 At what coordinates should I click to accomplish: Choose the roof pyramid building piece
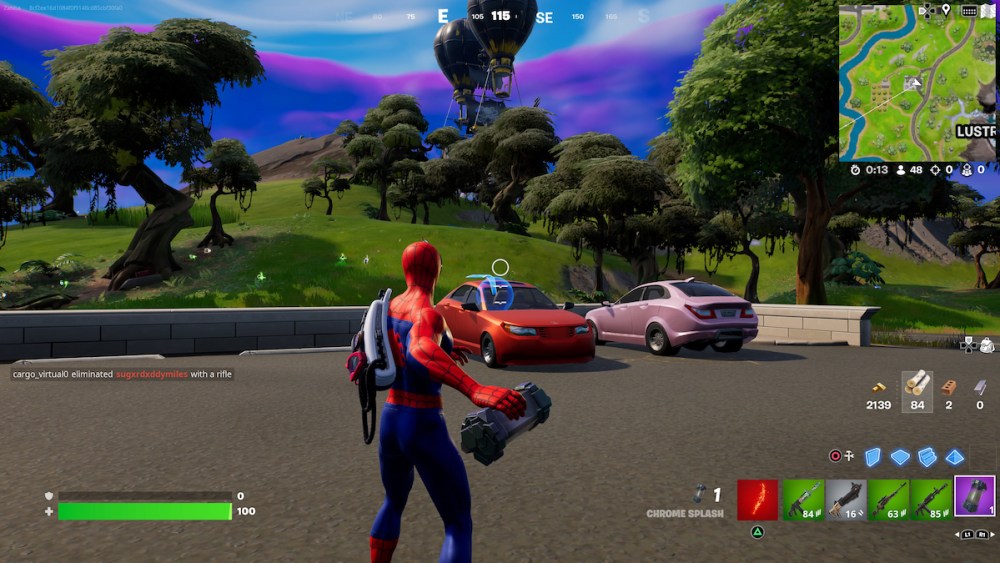coord(955,457)
